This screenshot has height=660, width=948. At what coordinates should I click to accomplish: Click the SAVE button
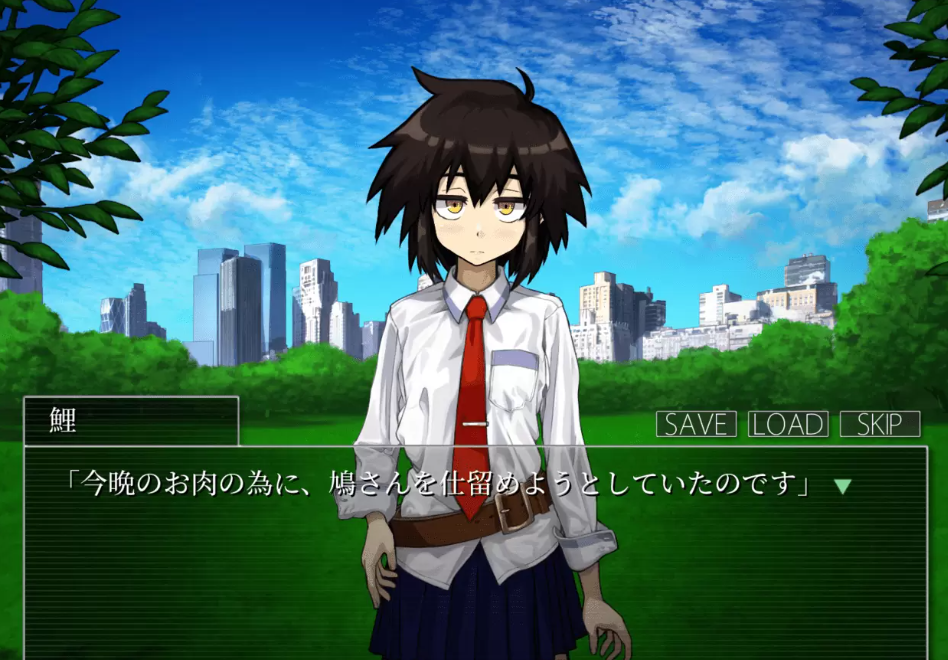click(696, 424)
